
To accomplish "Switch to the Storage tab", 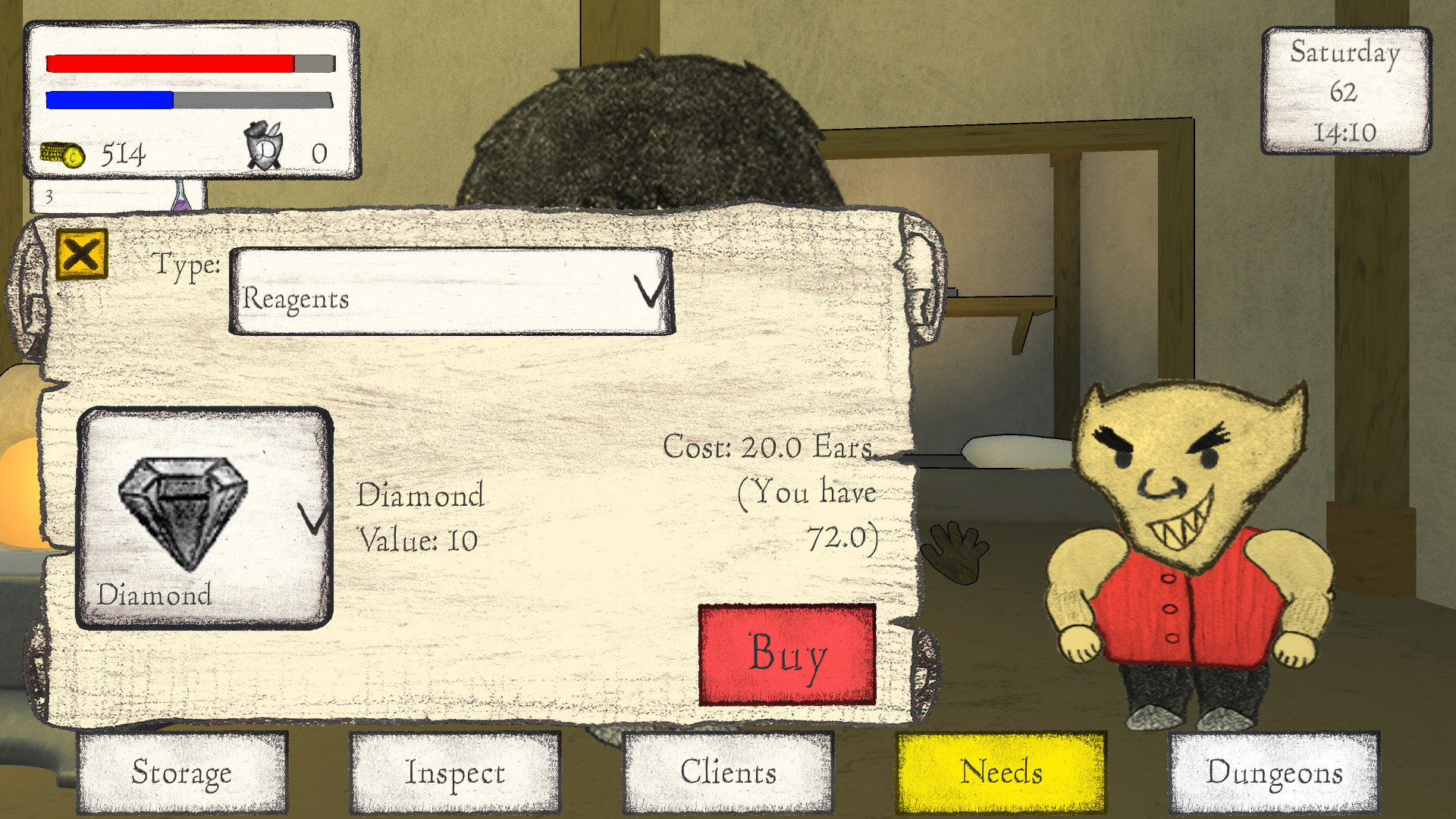I will (x=182, y=772).
